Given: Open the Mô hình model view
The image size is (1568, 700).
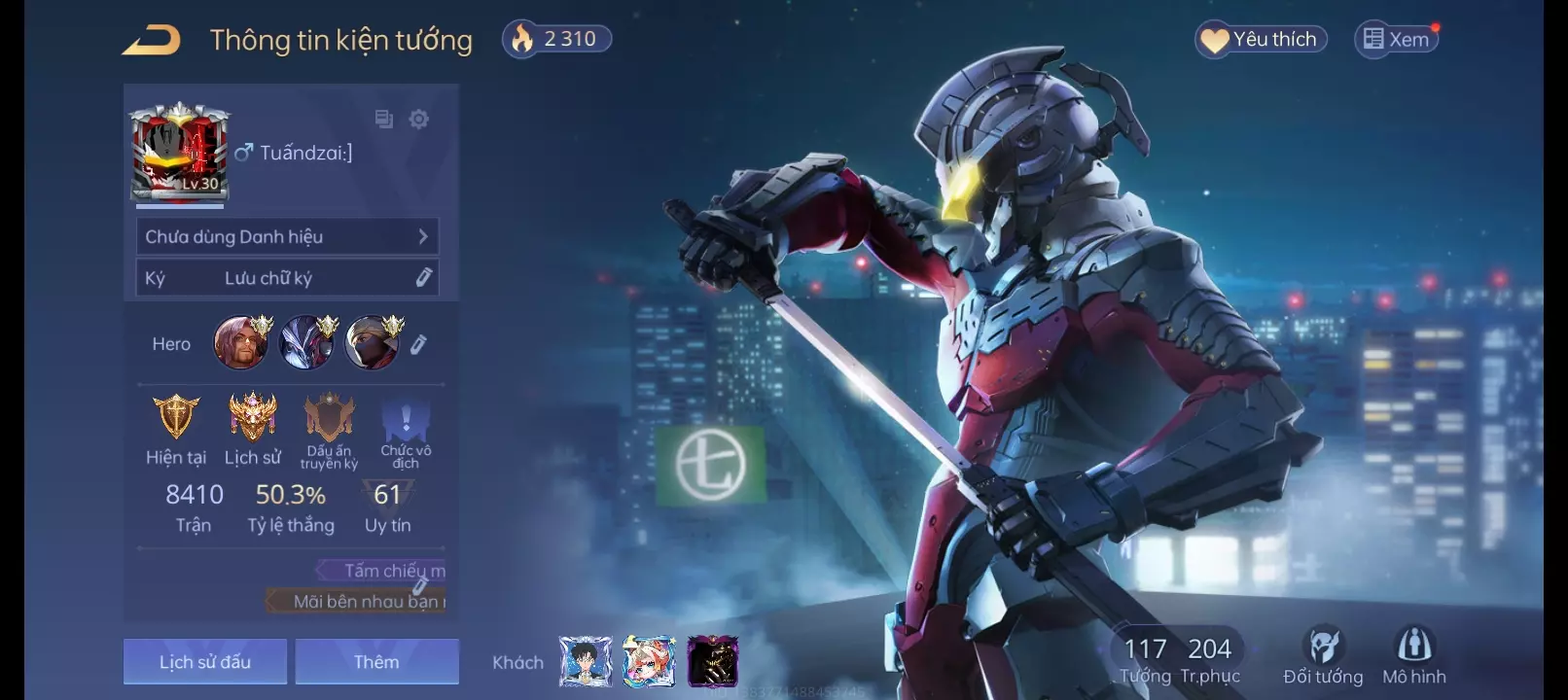Looking at the screenshot, I should click(x=1414, y=656).
